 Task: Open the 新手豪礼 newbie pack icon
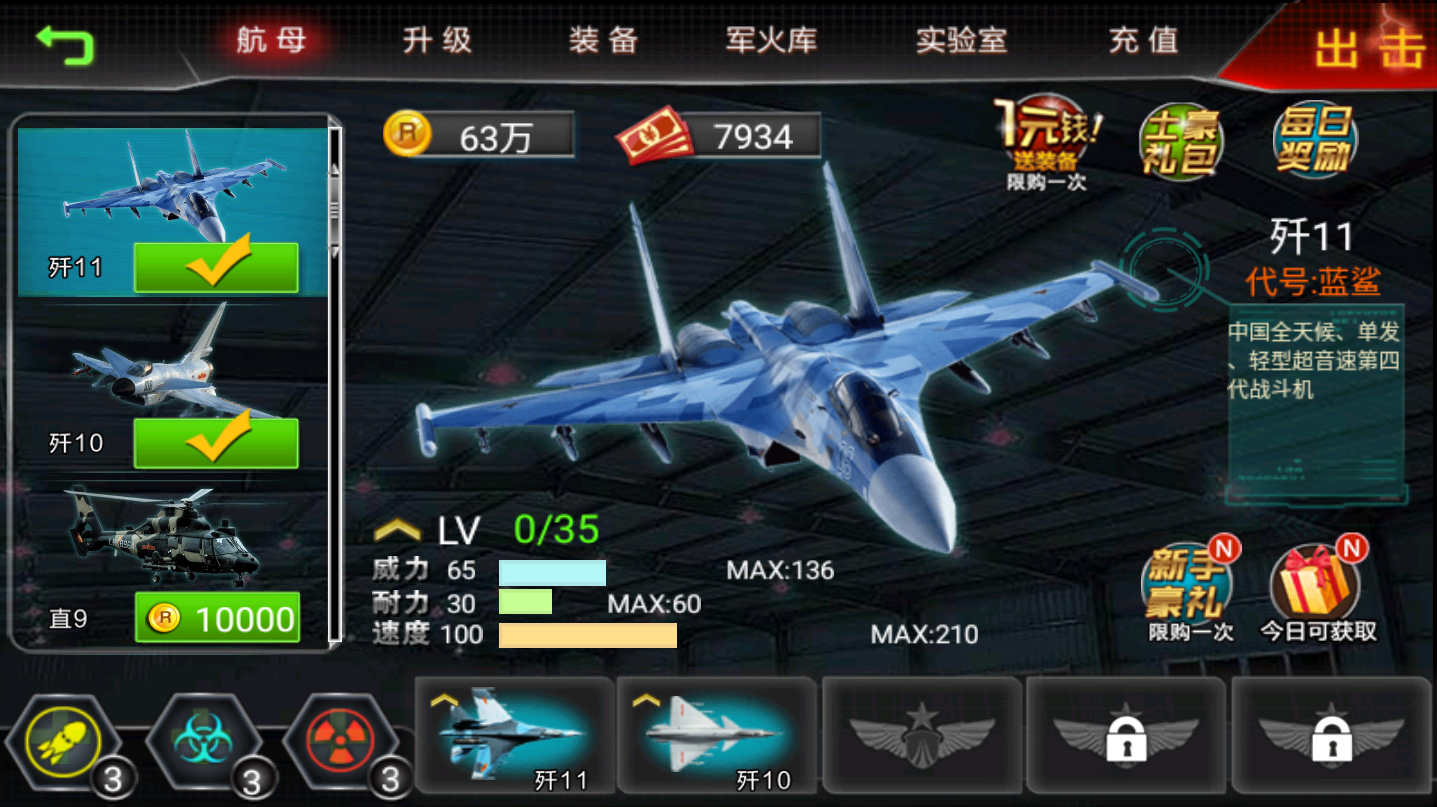point(1185,585)
